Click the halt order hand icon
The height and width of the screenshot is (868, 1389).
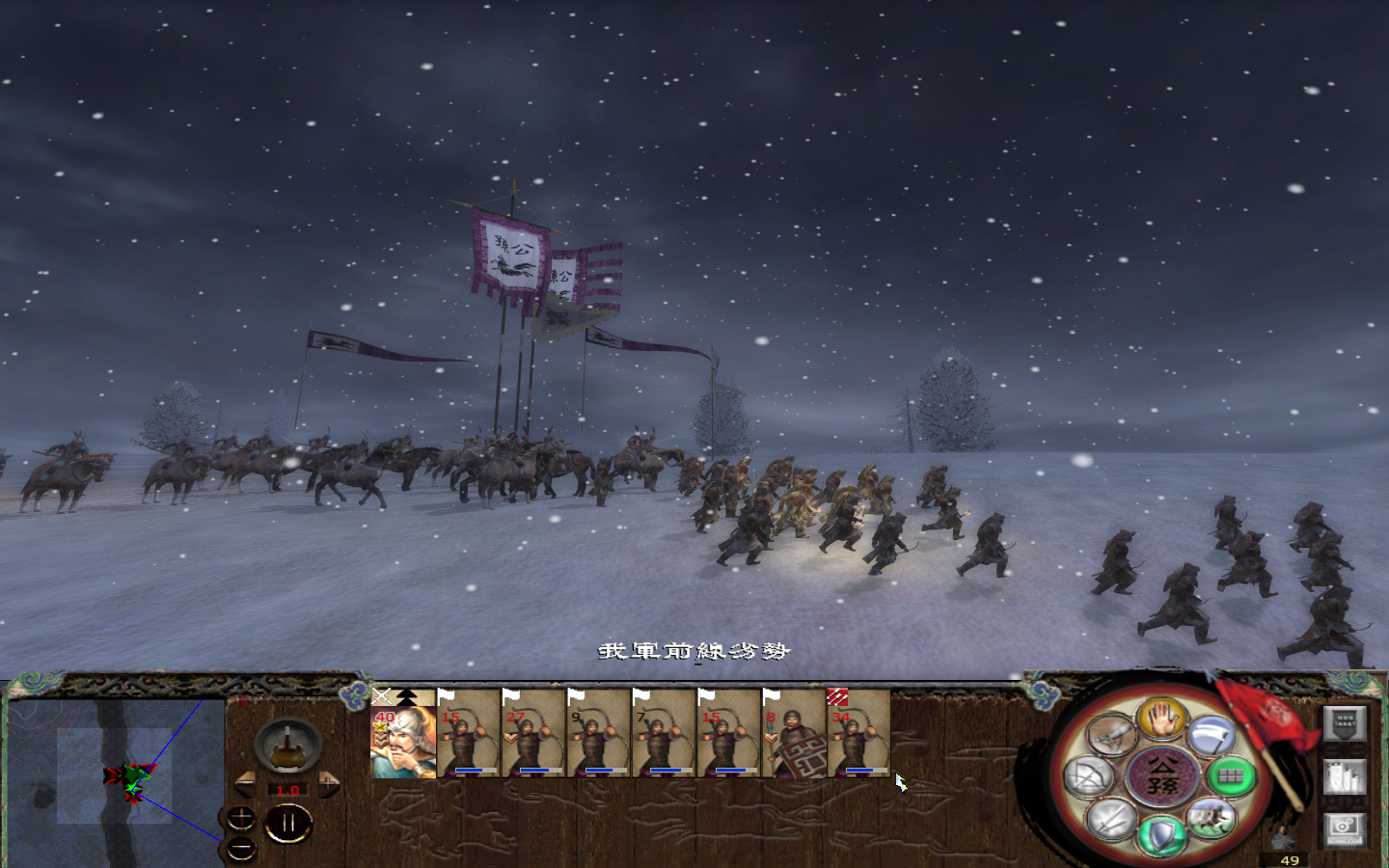1162,719
